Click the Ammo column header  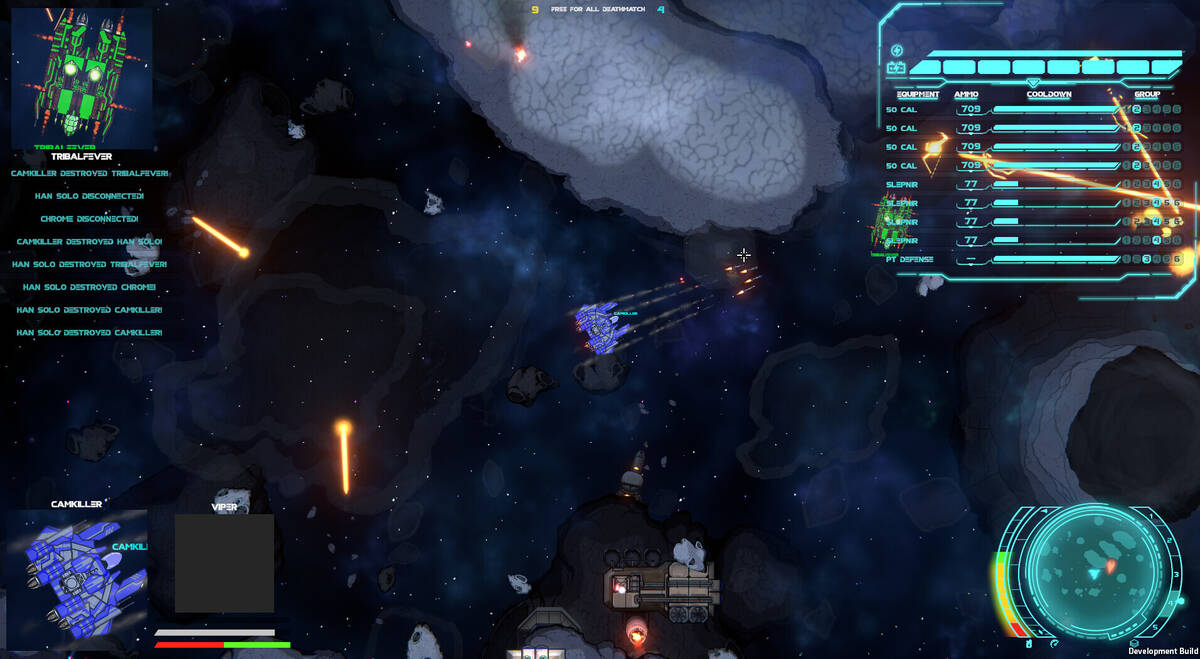click(966, 95)
